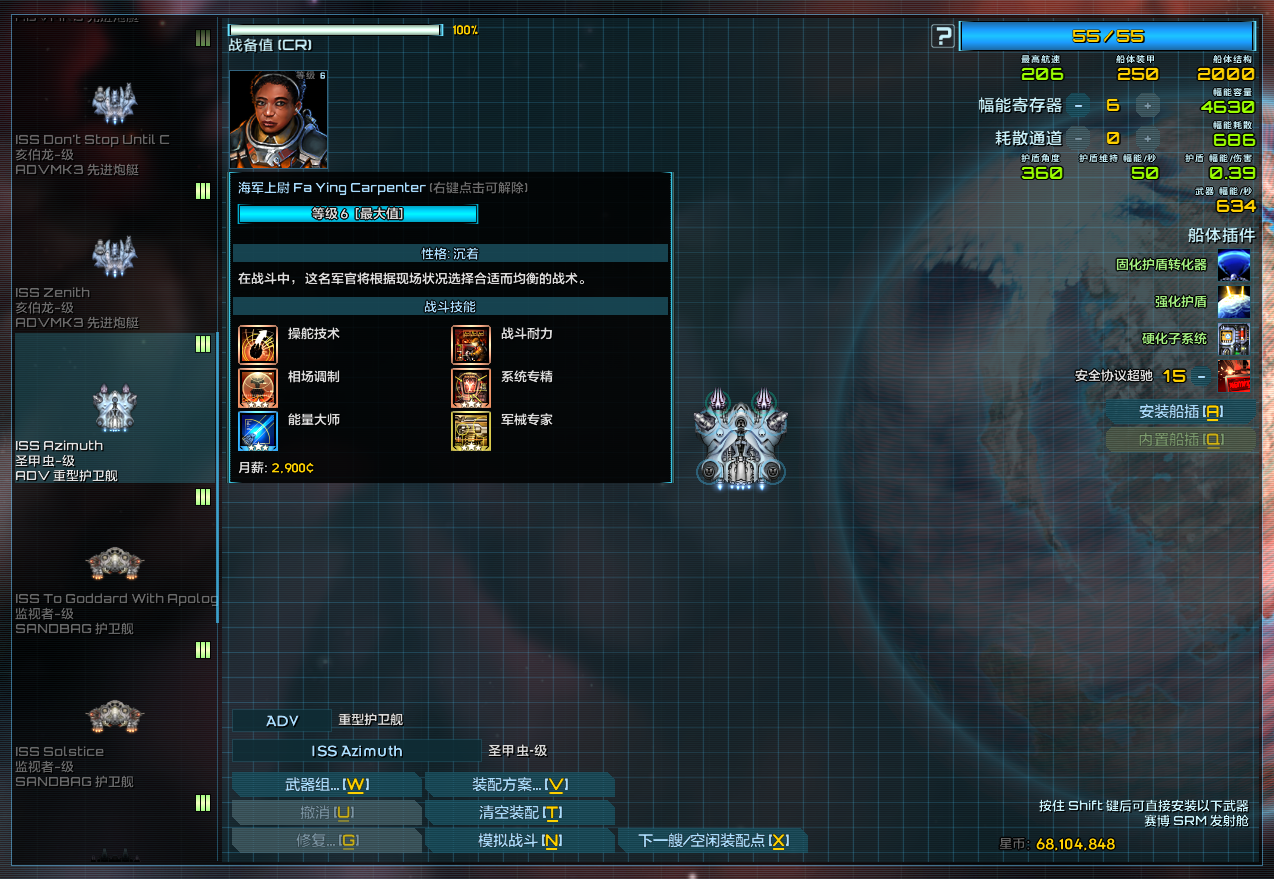Select the Stabilized Shield Emitter (固化护盾转化器) icon
Image resolution: width=1274 pixels, height=879 pixels.
1233,265
